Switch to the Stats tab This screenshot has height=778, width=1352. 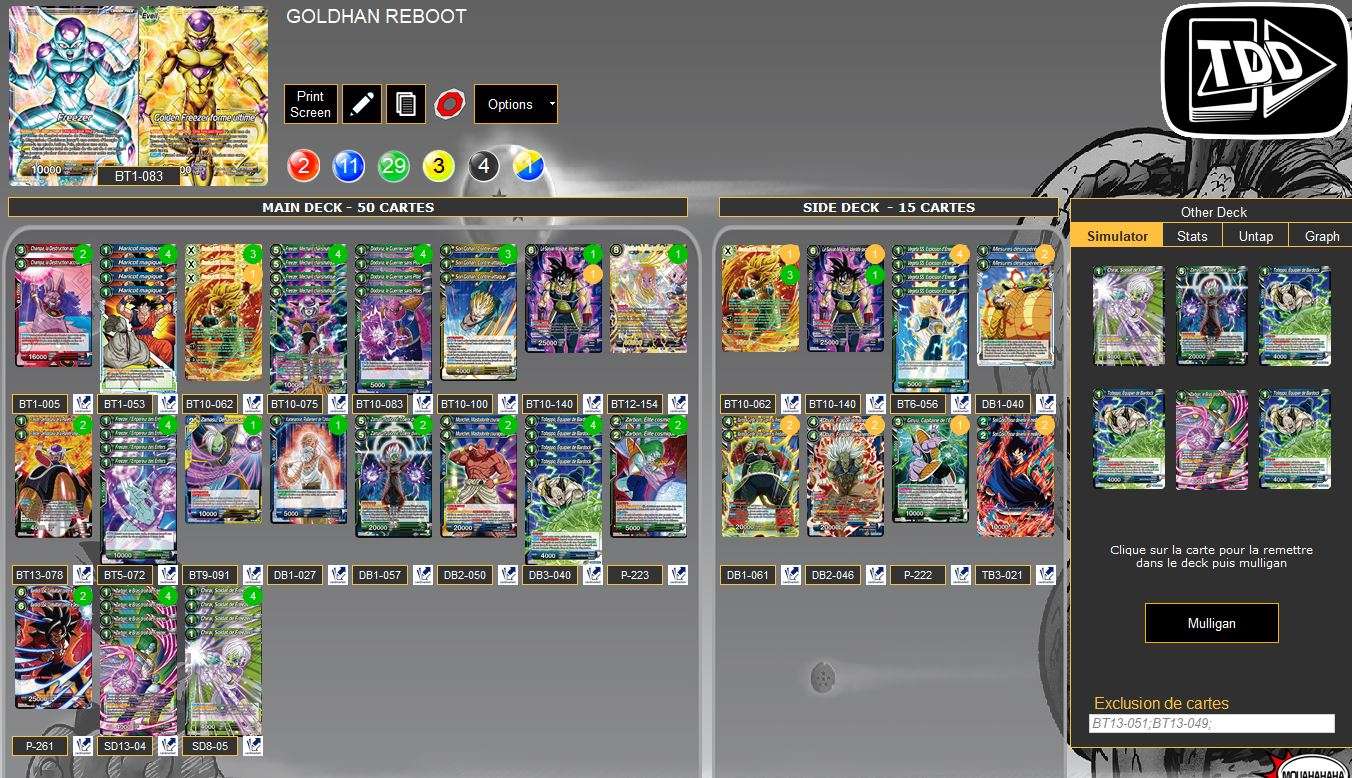[x=1192, y=235]
